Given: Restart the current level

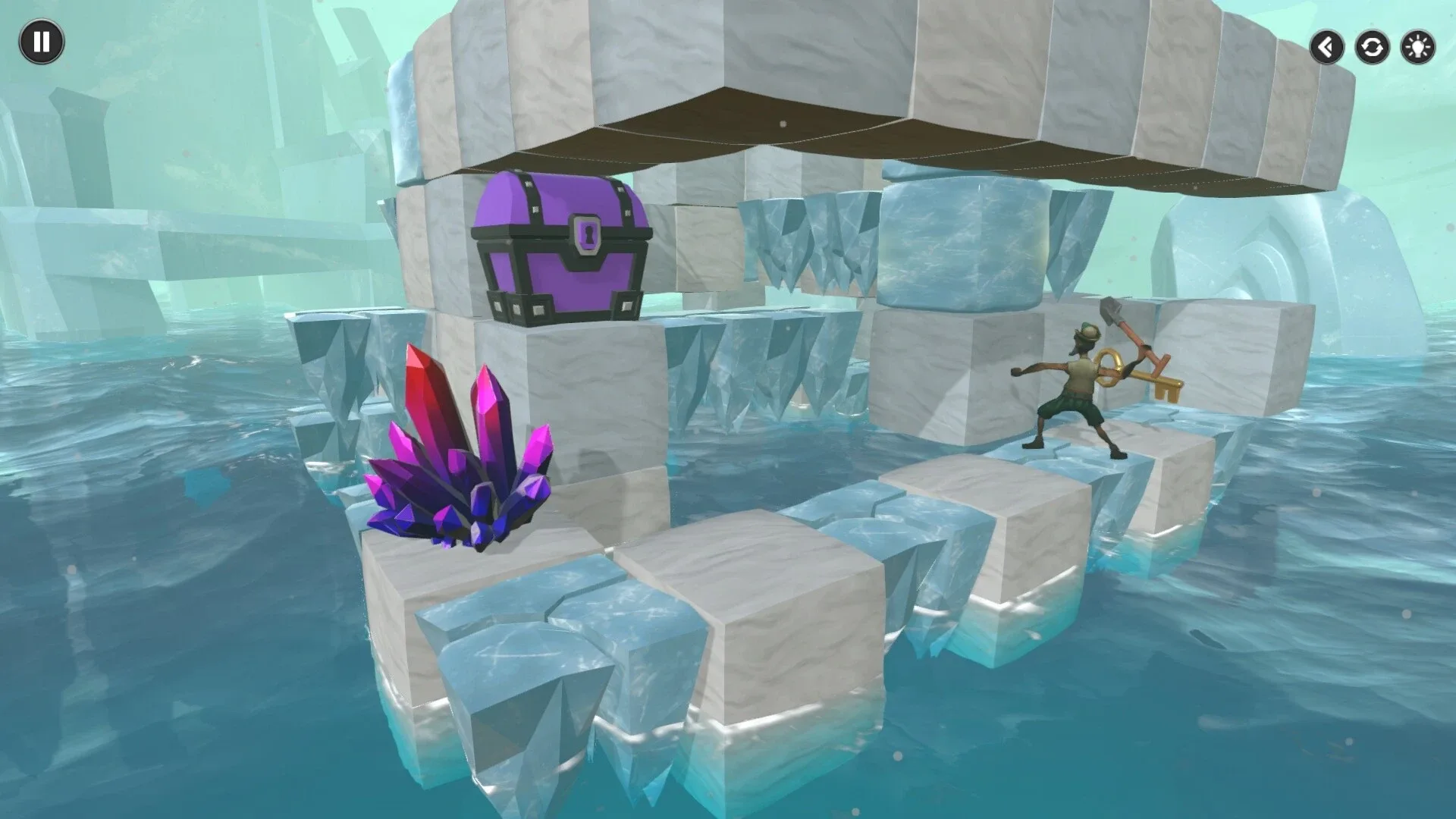Looking at the screenshot, I should coord(1371,47).
